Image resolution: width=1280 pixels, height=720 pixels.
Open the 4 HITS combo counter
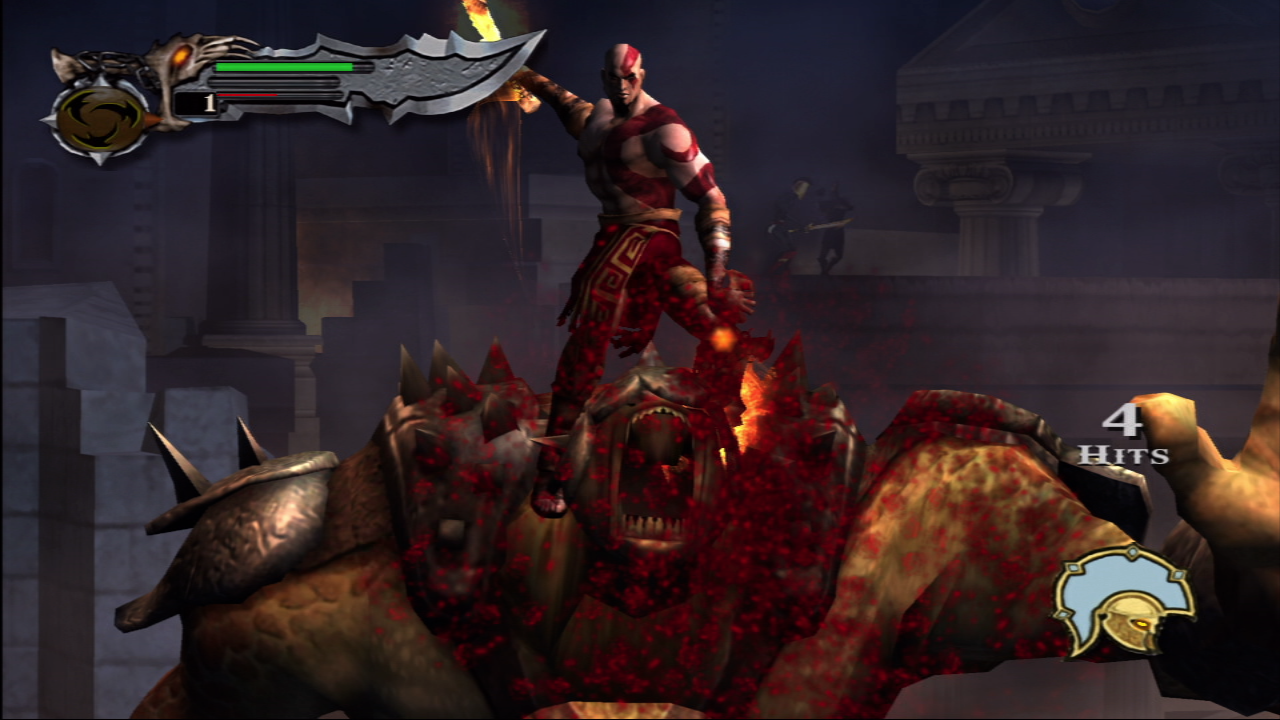(1125, 437)
